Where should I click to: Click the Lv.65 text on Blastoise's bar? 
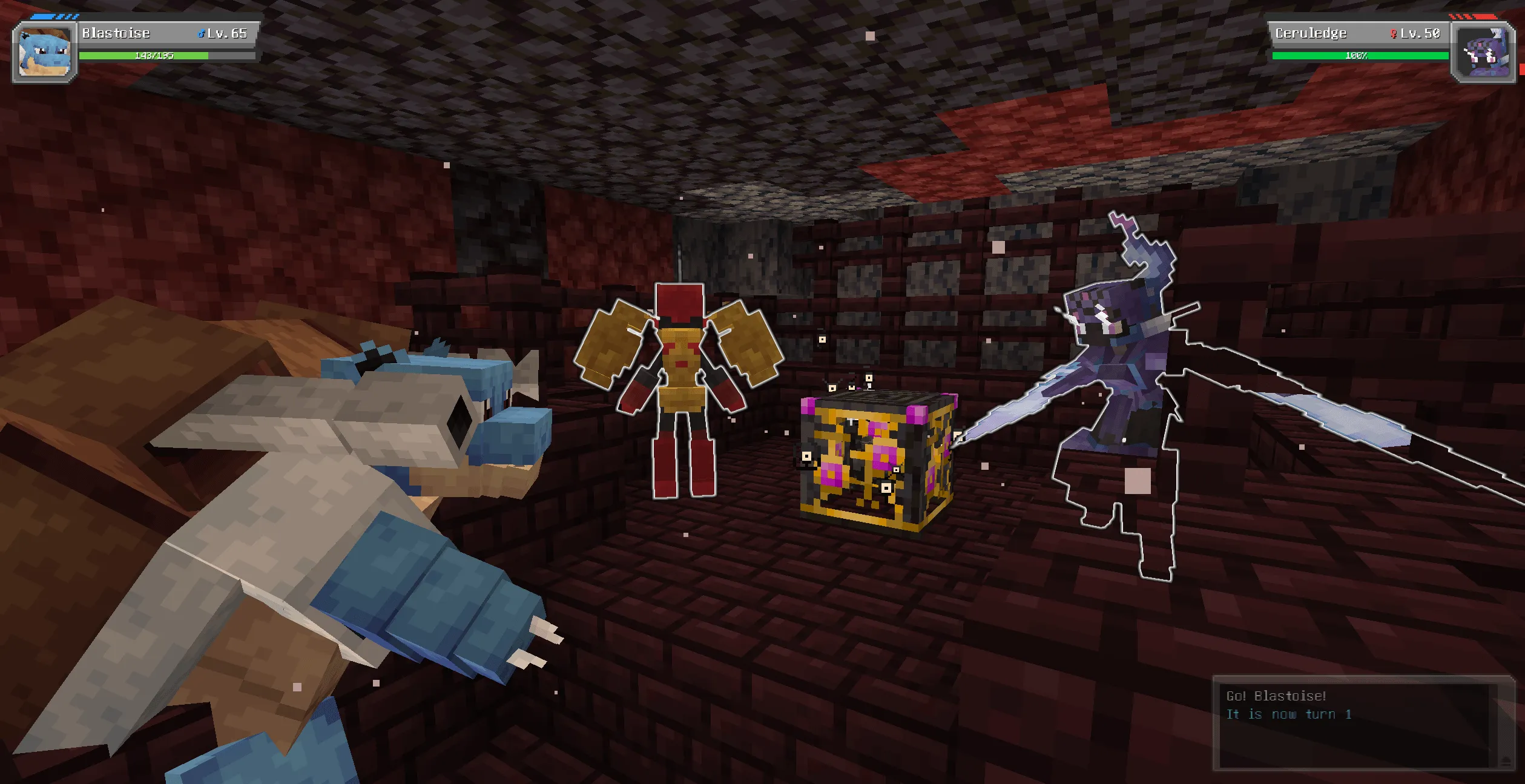228,33
